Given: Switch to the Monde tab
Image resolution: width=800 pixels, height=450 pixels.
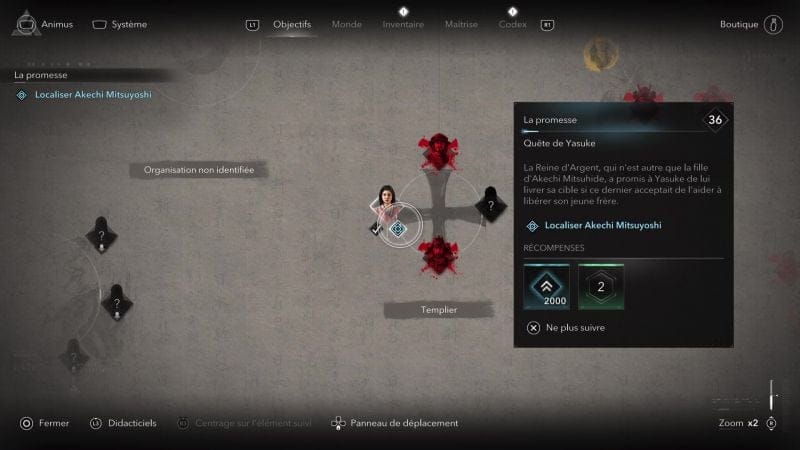Looking at the screenshot, I should point(346,24).
